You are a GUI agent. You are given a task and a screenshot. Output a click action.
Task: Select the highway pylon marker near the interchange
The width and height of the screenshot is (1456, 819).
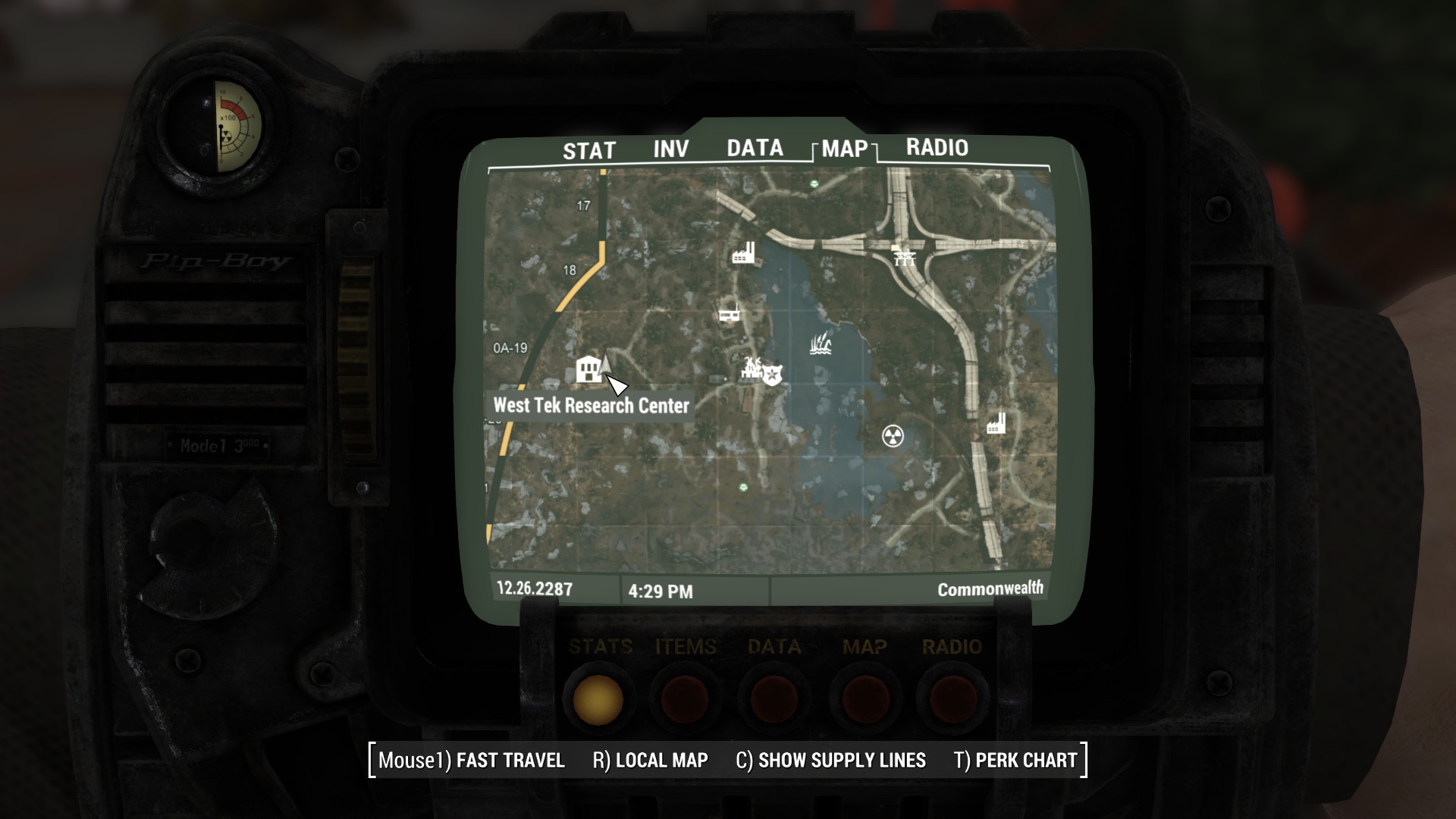904,258
